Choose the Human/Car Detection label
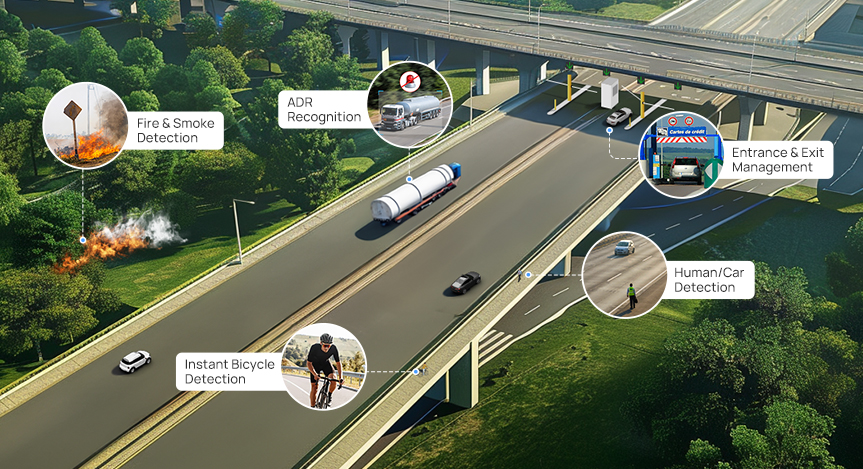The height and width of the screenshot is (469, 863). pos(712,279)
